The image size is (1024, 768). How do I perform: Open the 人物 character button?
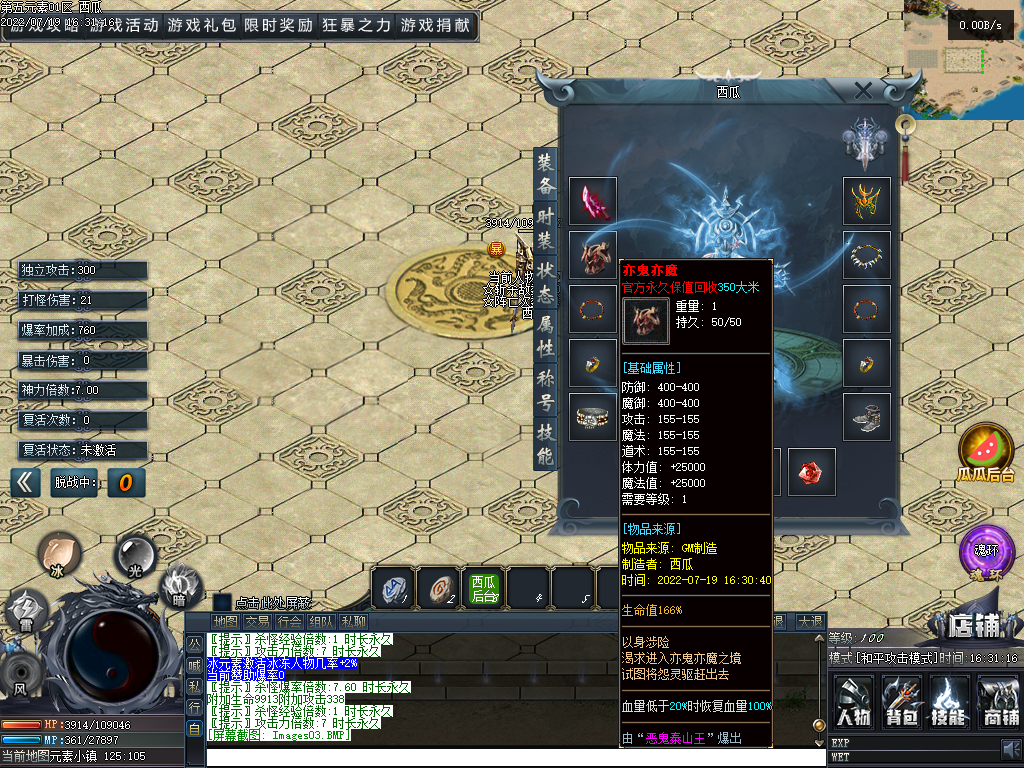click(853, 701)
